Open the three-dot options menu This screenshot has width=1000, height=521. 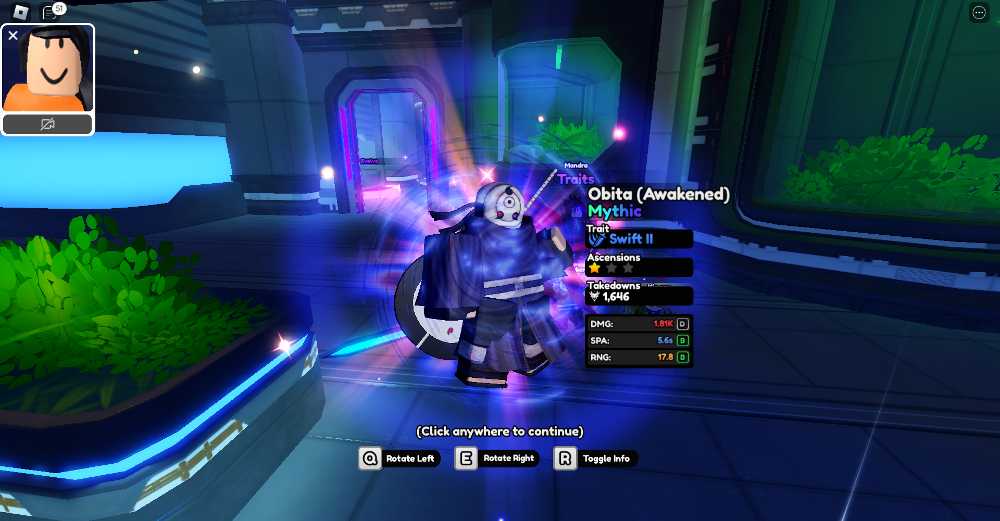[979, 12]
